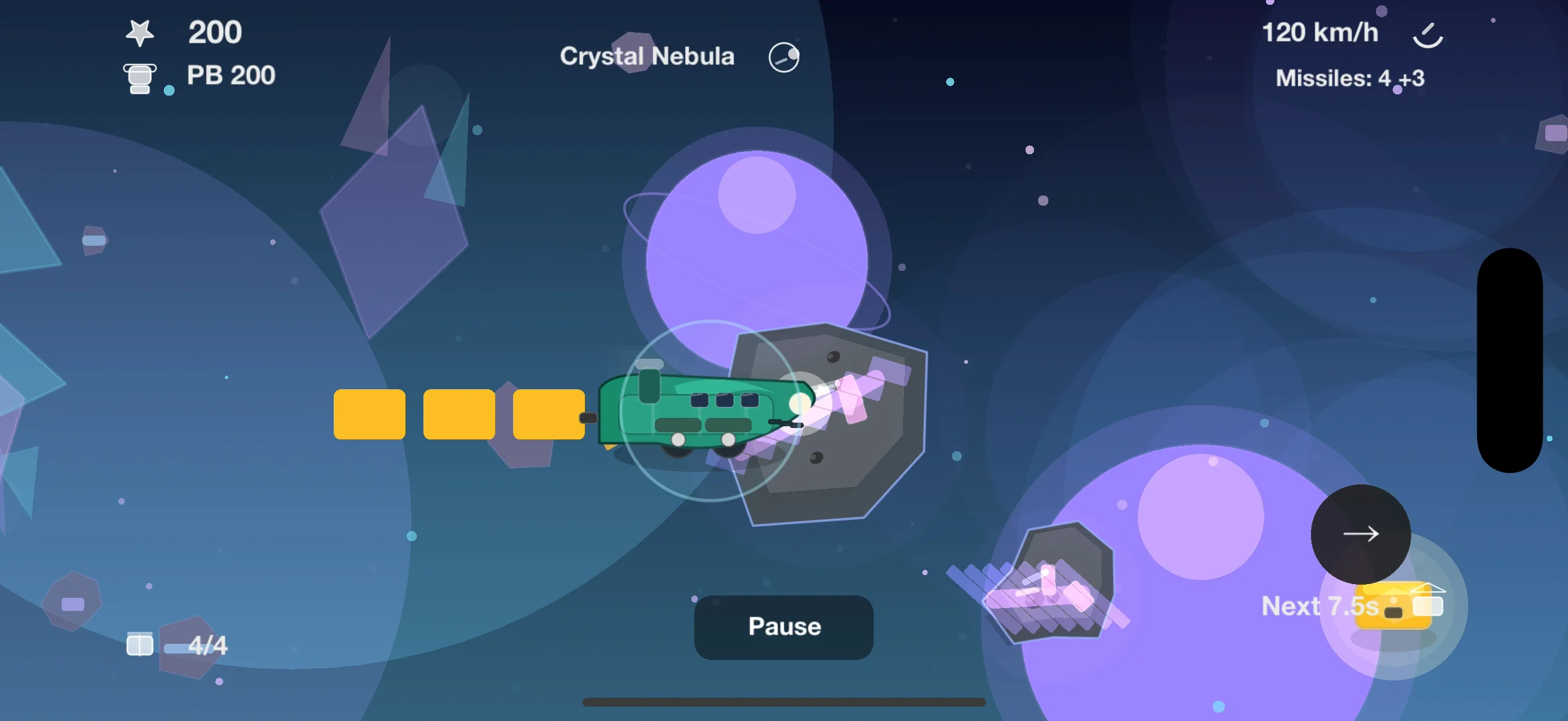
Task: Tap the wagon counter icon bottom left
Action: click(x=139, y=645)
